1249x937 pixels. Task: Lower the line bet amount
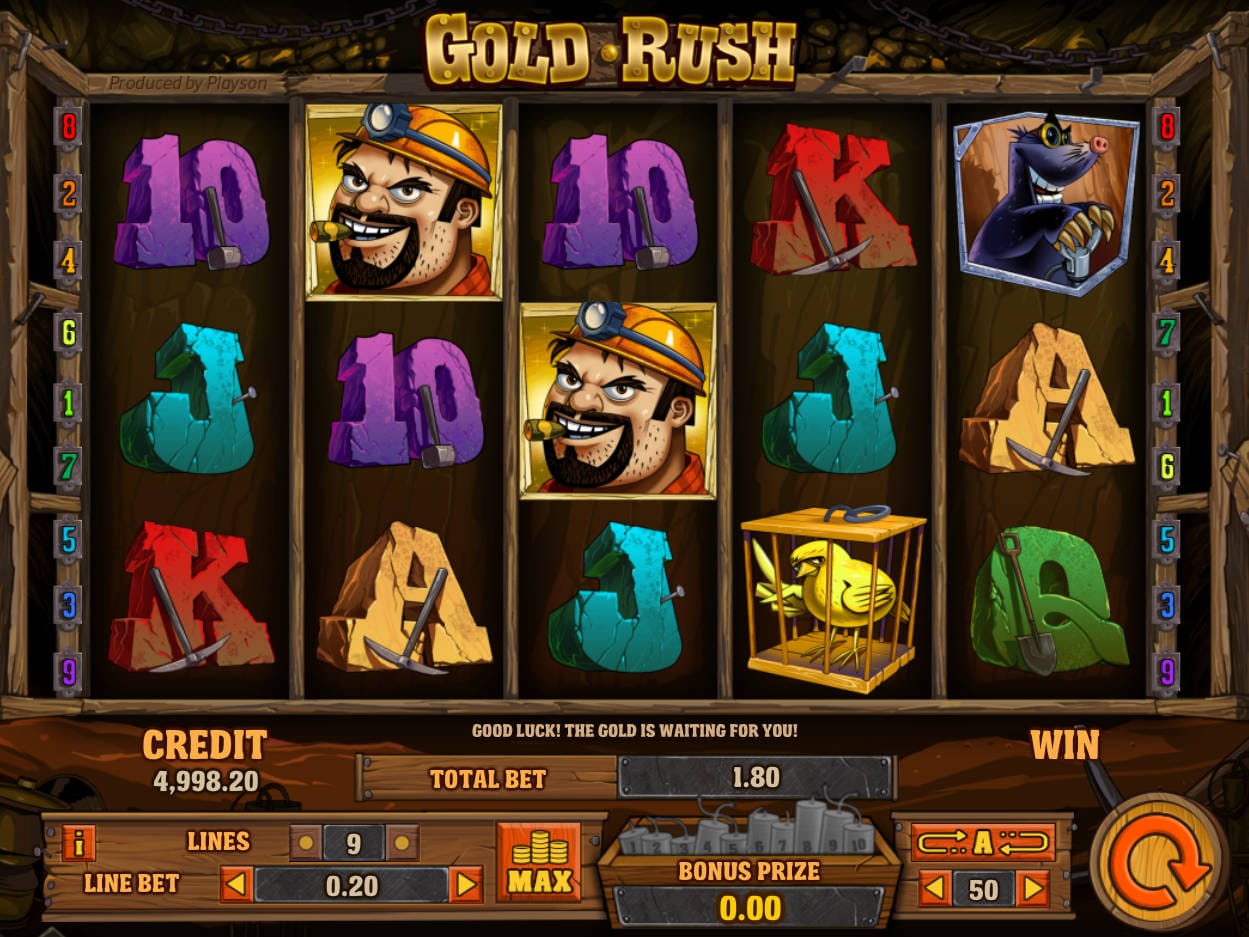tap(236, 885)
